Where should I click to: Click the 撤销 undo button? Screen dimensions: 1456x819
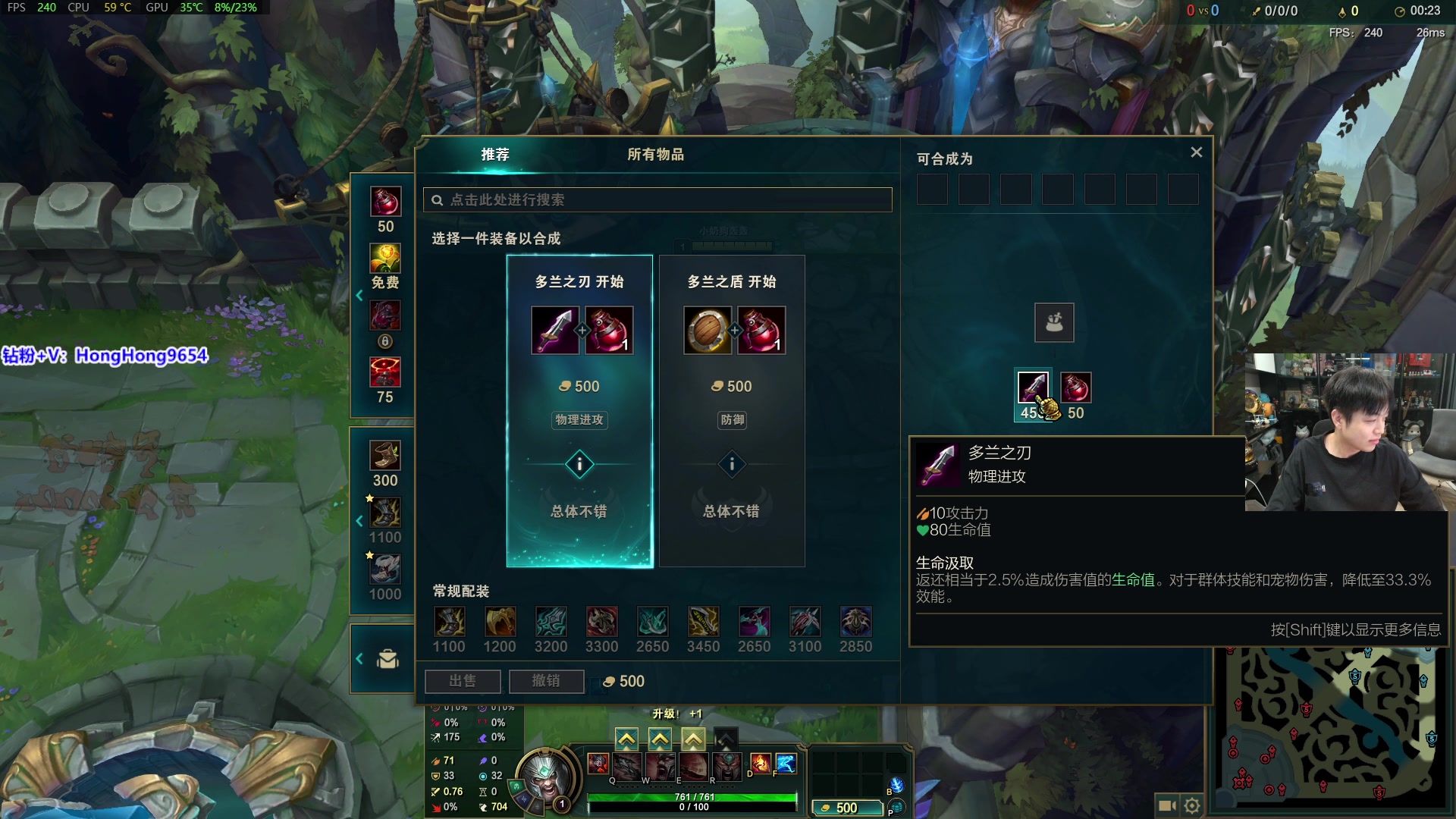tap(546, 681)
